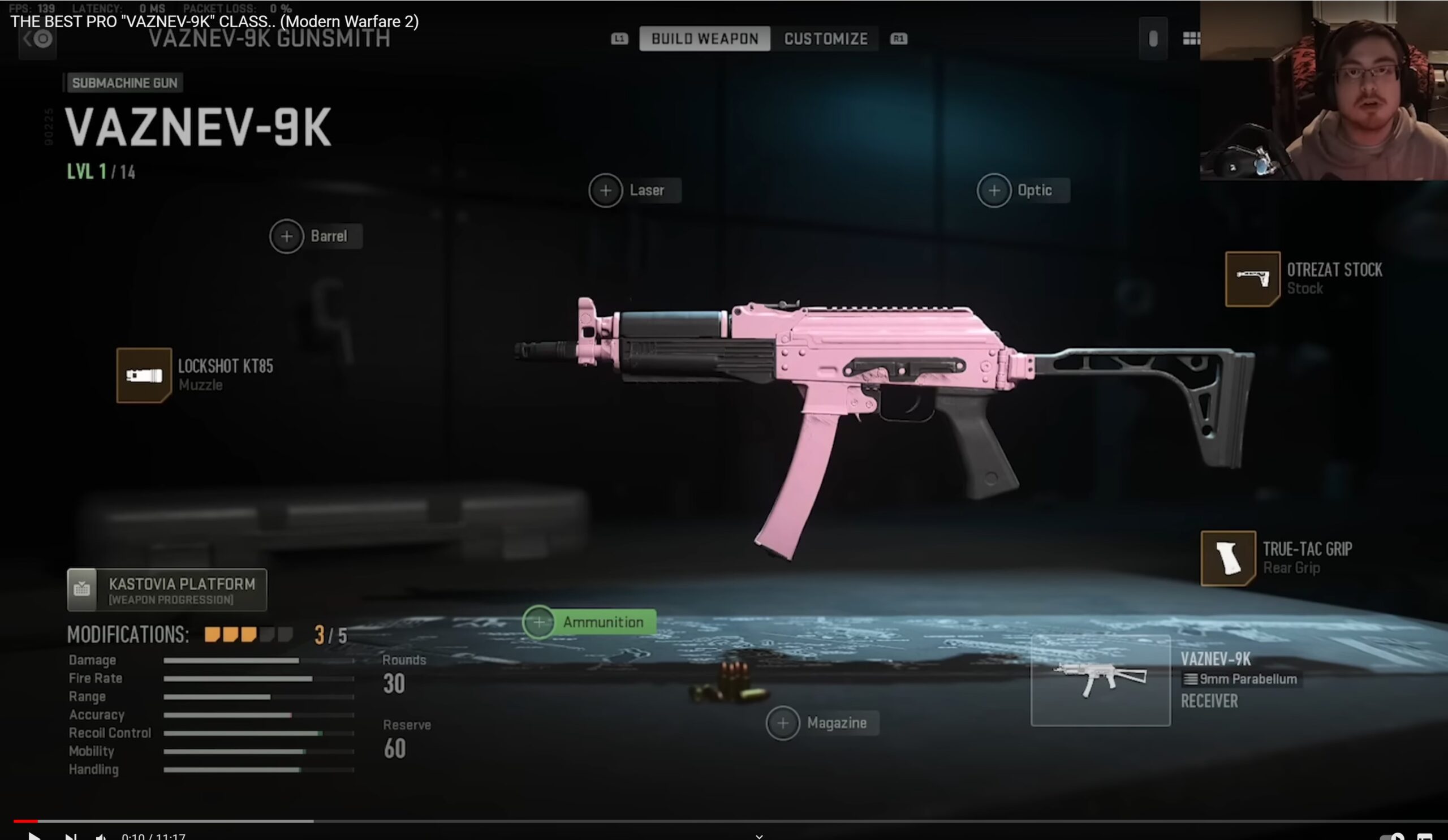
Task: Open the Magazine attachment slot
Action: click(x=783, y=723)
